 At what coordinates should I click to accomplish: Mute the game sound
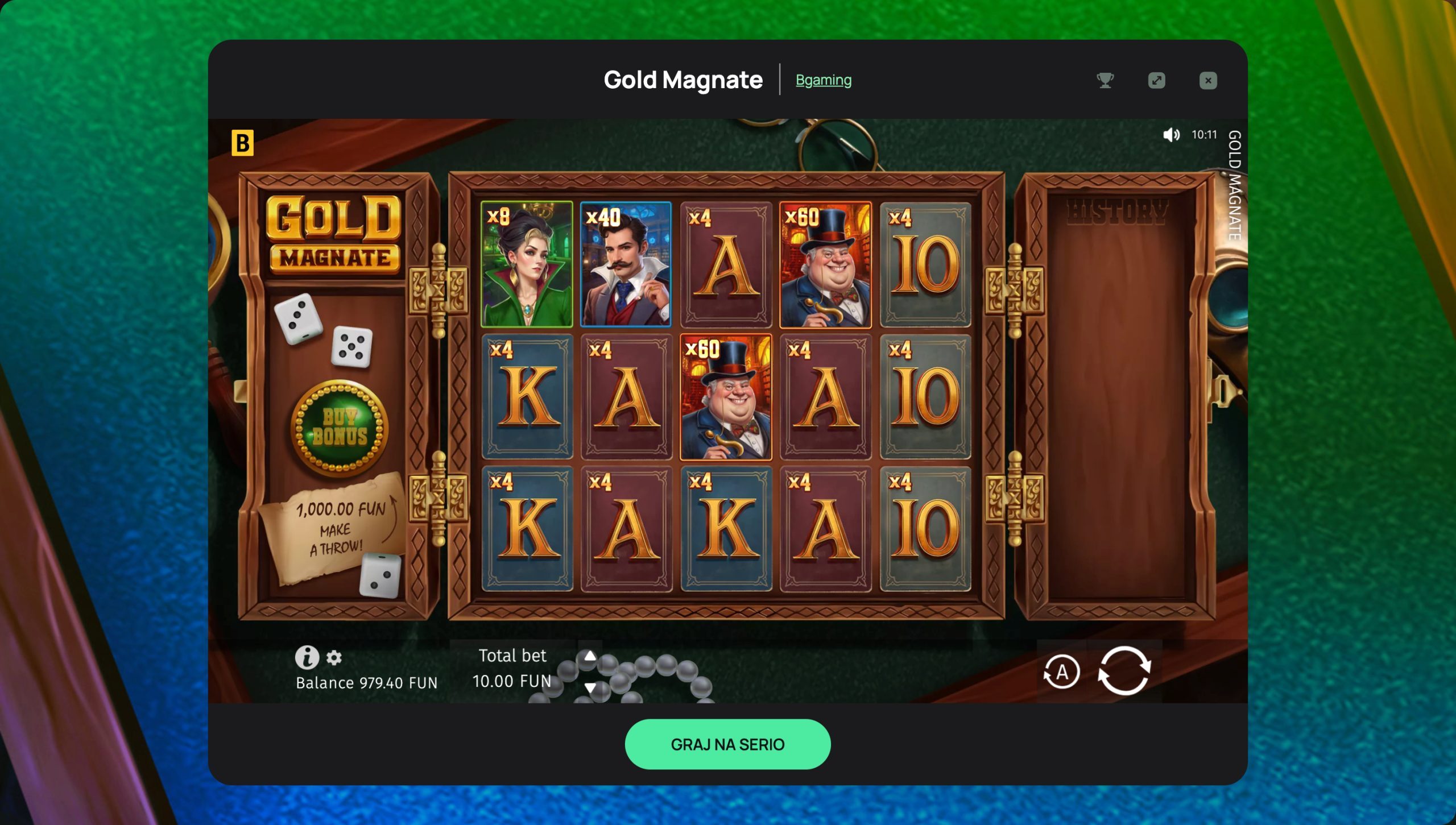pos(1172,135)
